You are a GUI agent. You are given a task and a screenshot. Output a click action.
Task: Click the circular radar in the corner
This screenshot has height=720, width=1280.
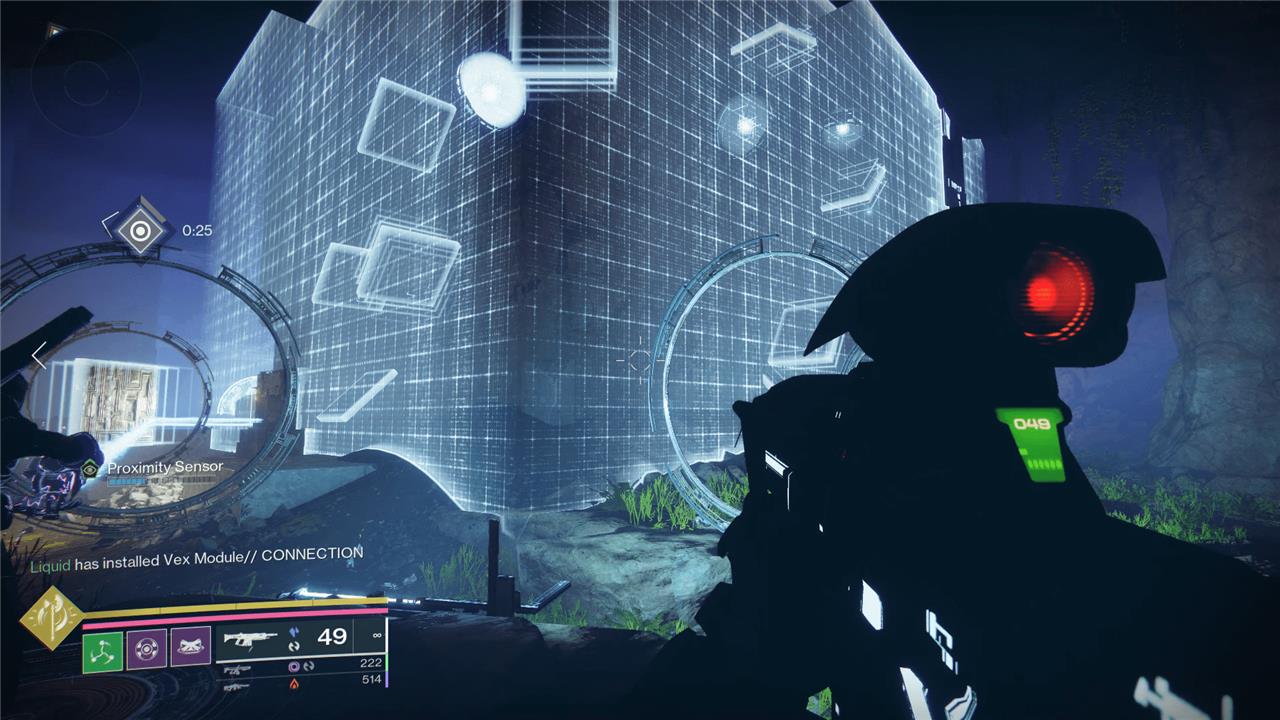[x=75, y=80]
